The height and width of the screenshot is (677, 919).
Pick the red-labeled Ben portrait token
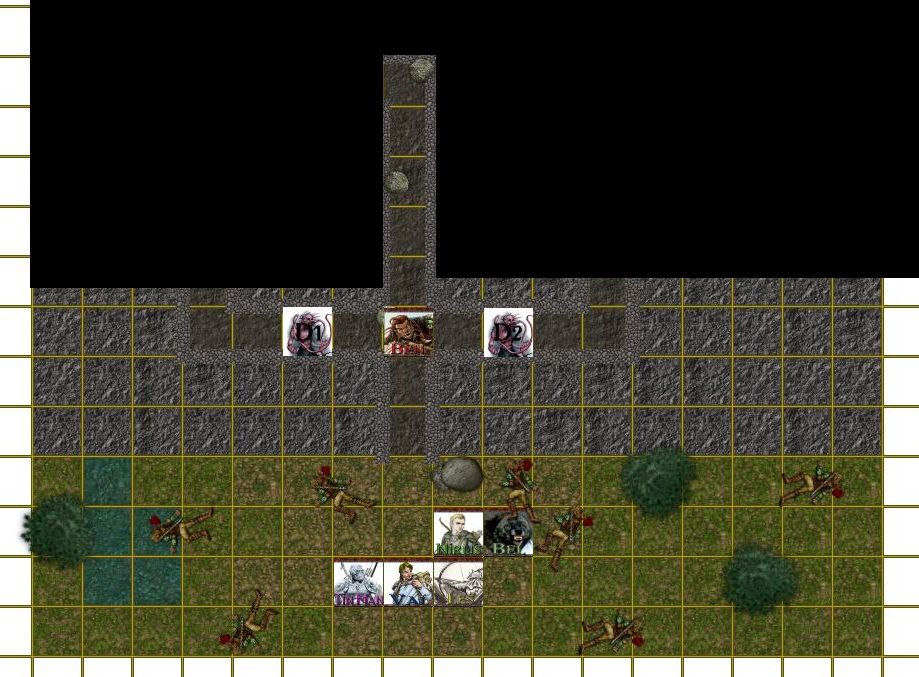pos(408,332)
